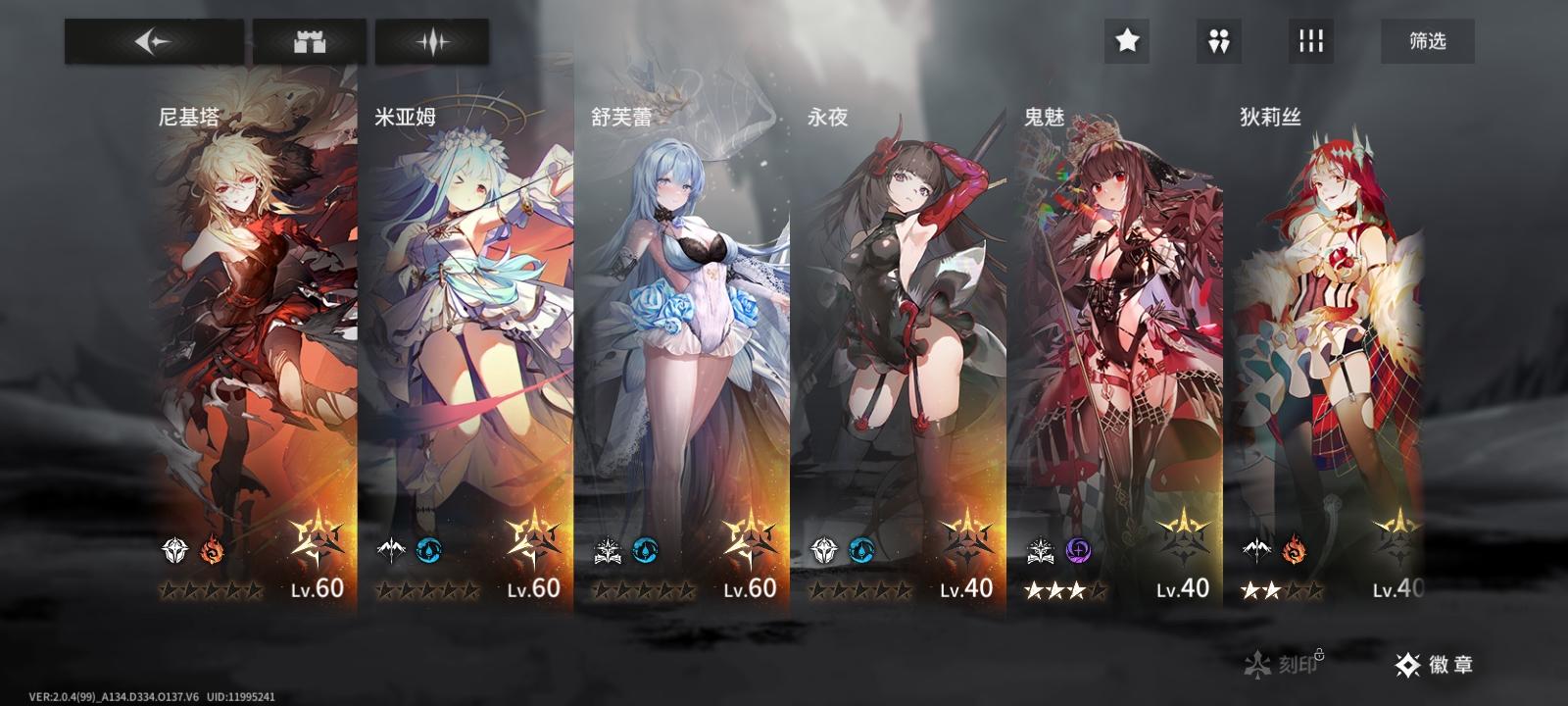Open the 筛选 filter panel
This screenshot has width=1568, height=706.
1426,41
